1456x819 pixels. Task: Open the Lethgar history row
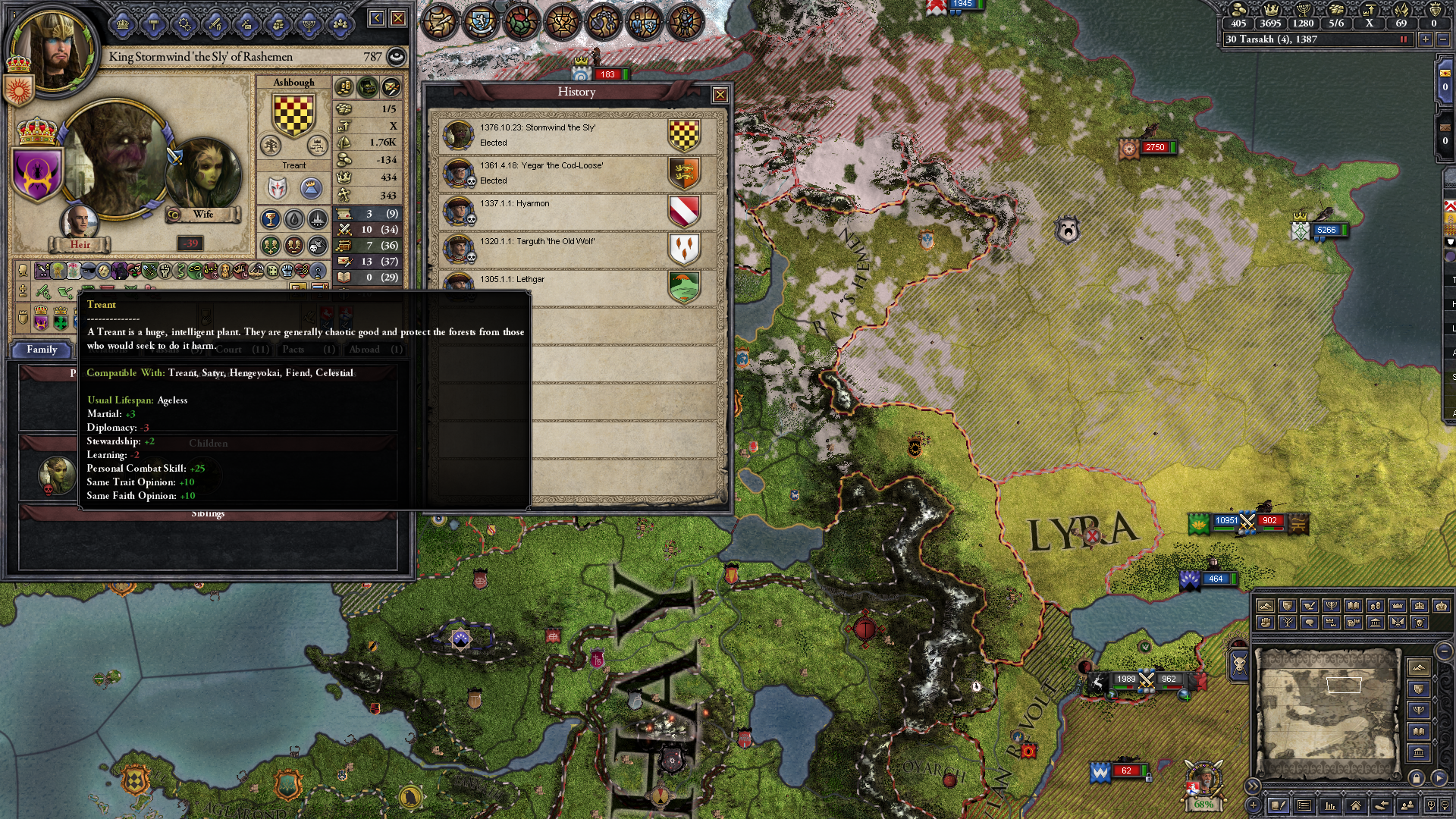point(577,285)
